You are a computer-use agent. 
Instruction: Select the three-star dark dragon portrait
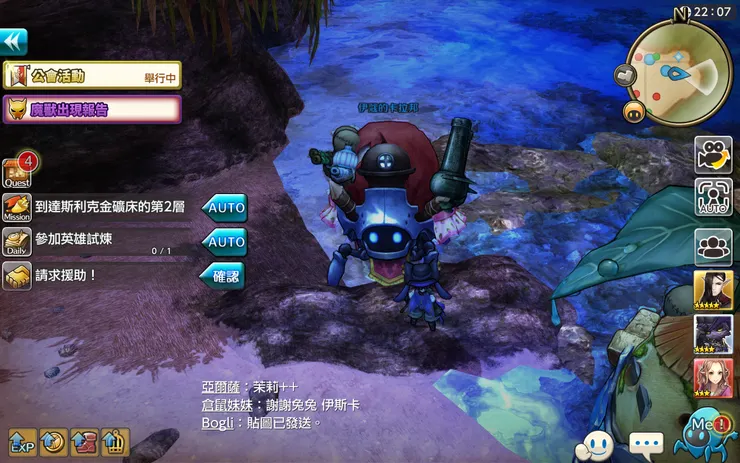pyautogui.click(x=713, y=334)
